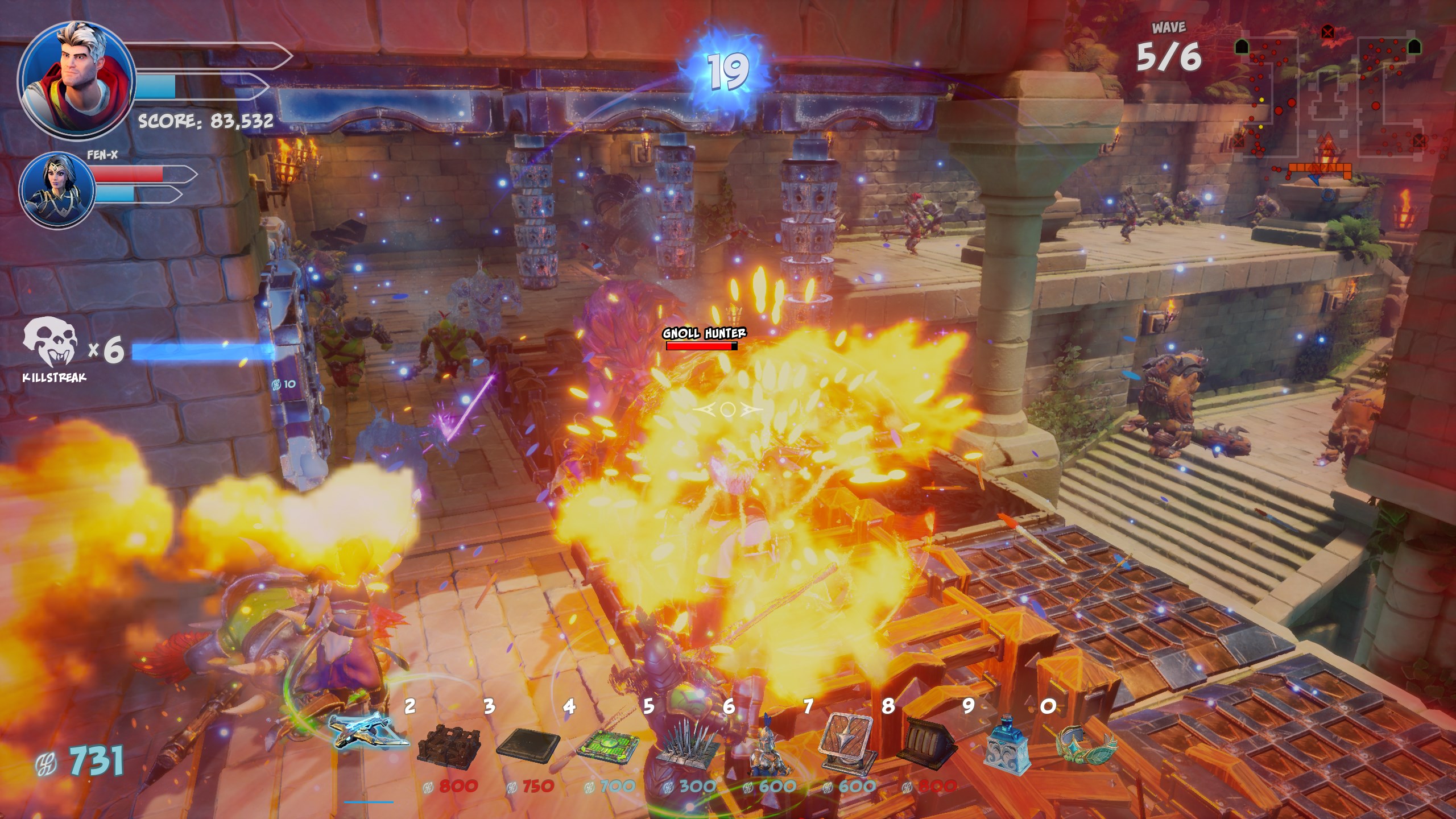This screenshot has height=819, width=1456.
Task: Click the blue rift points orb
Action: coord(728,72)
